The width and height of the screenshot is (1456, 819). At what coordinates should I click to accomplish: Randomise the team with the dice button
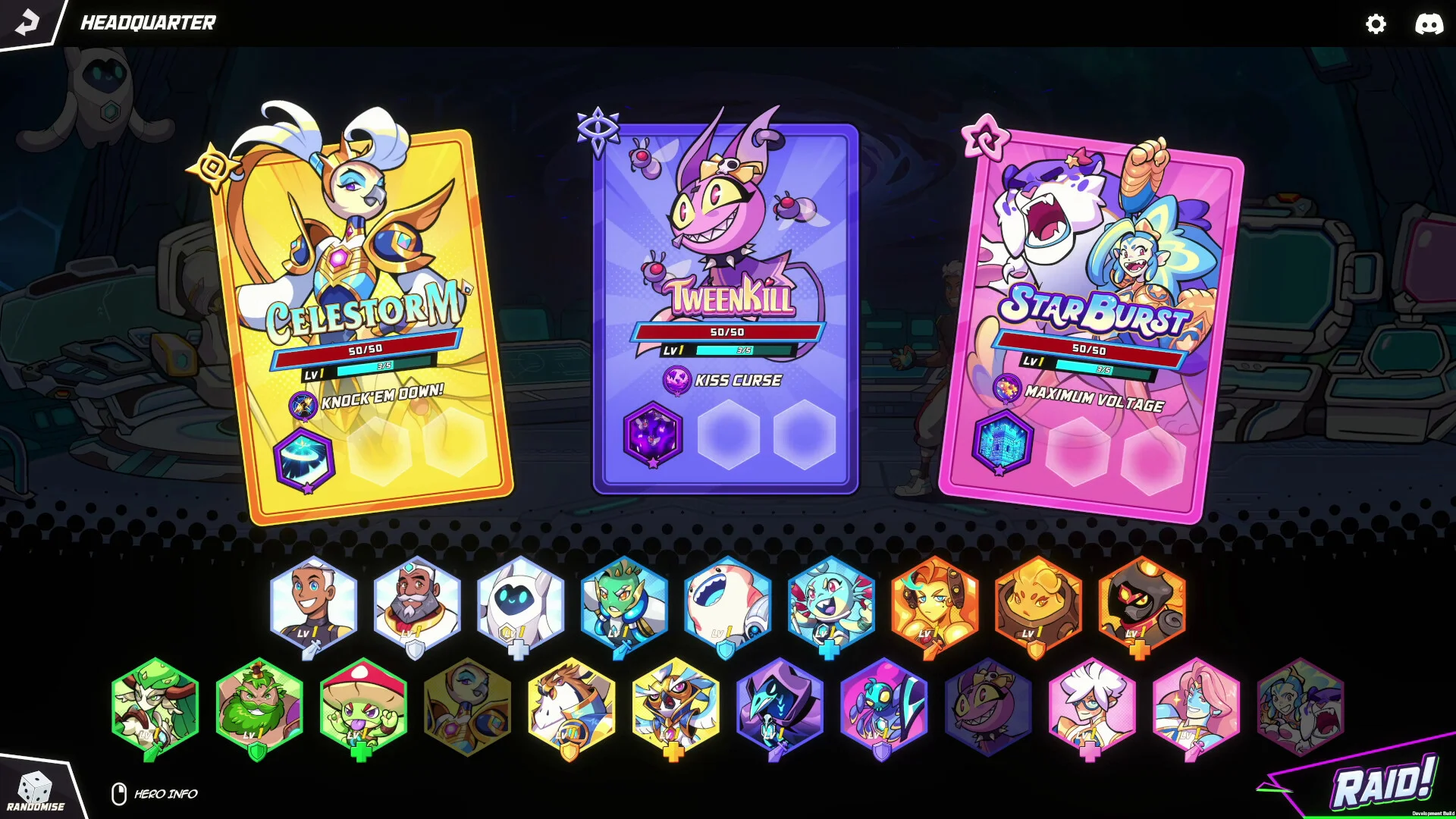(x=35, y=790)
